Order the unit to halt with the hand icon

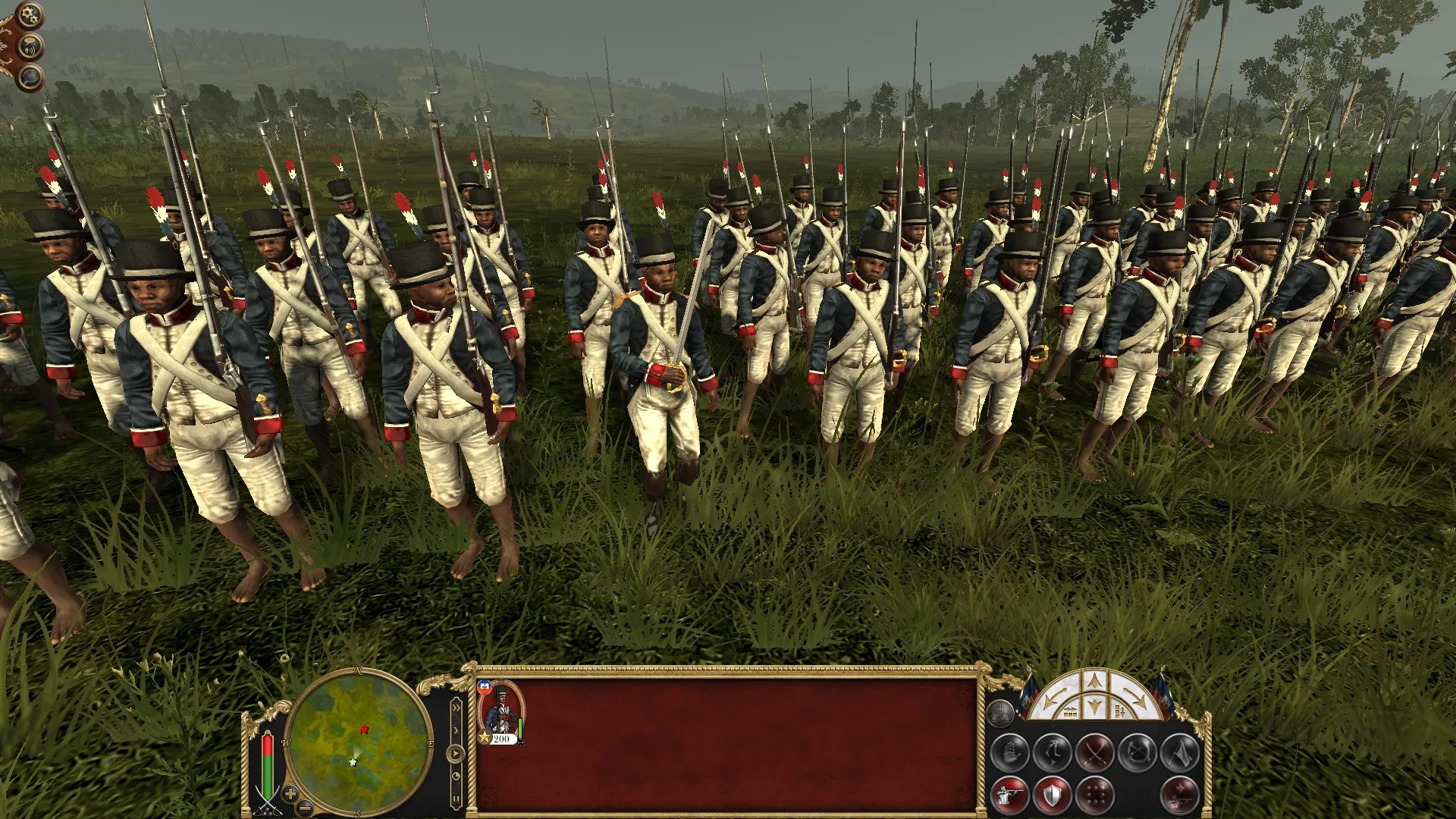(1011, 753)
